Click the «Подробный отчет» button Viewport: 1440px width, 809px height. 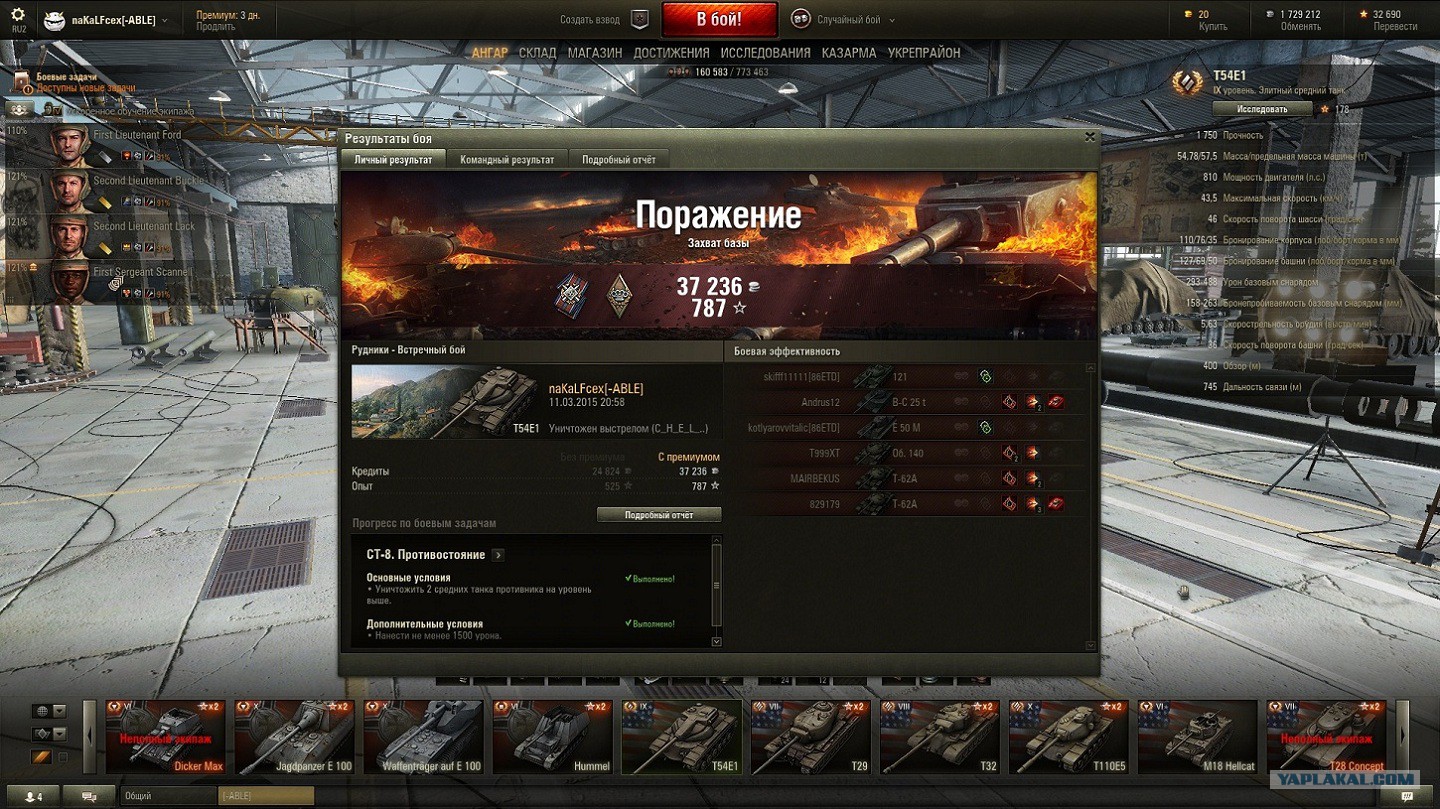tap(659, 515)
